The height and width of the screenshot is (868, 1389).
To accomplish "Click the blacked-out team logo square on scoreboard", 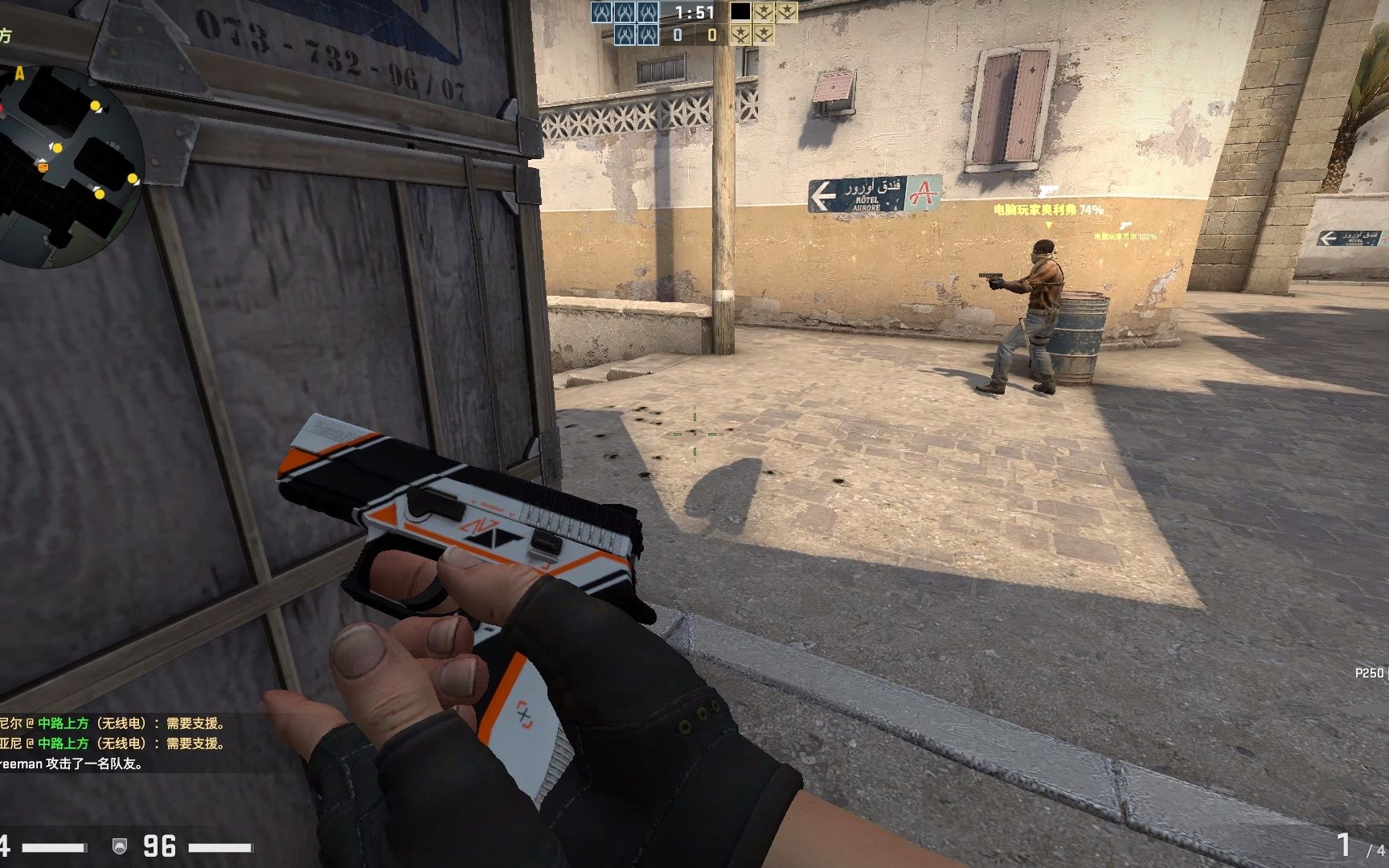I will click(740, 13).
